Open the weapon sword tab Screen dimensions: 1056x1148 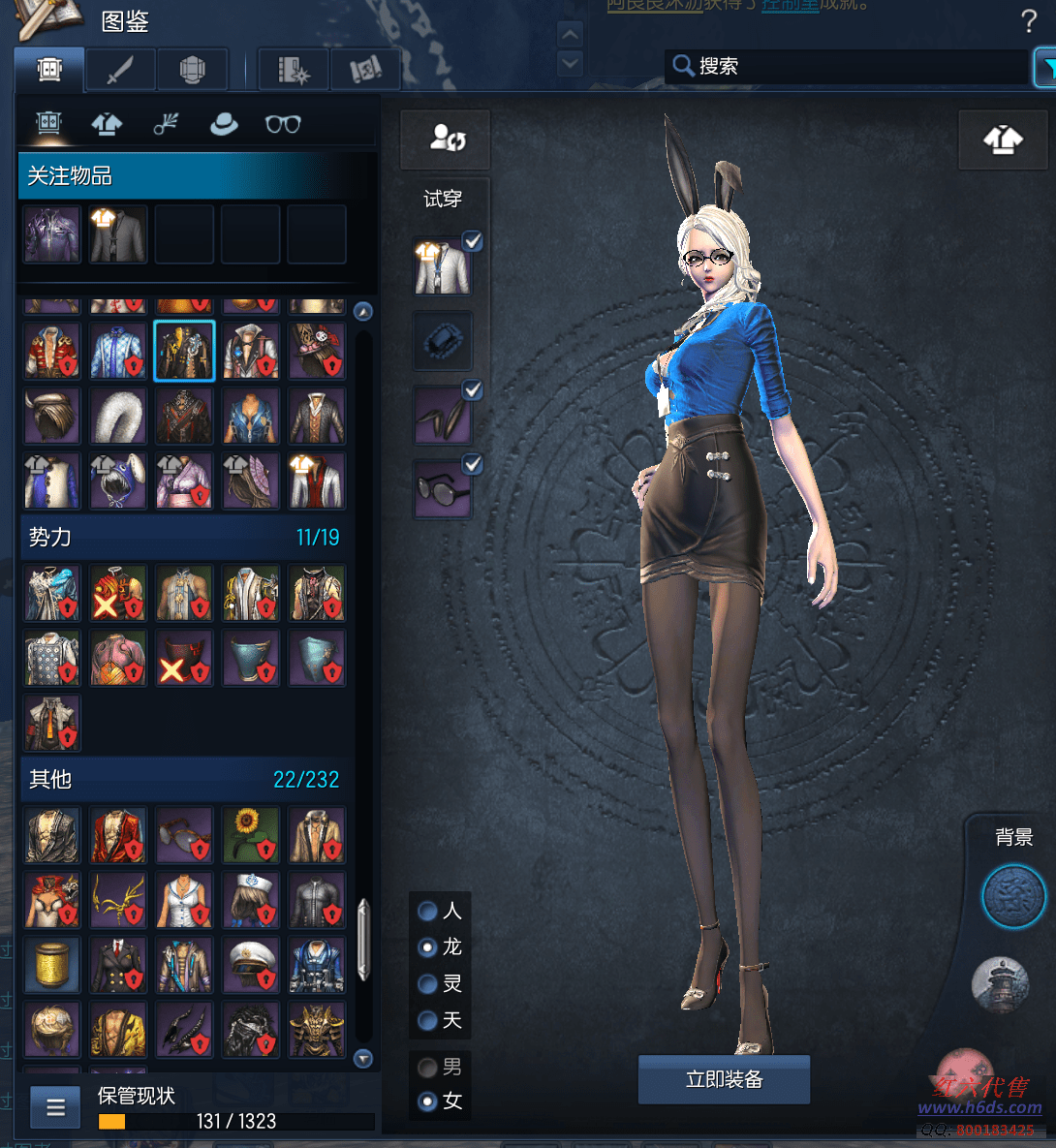coord(120,70)
